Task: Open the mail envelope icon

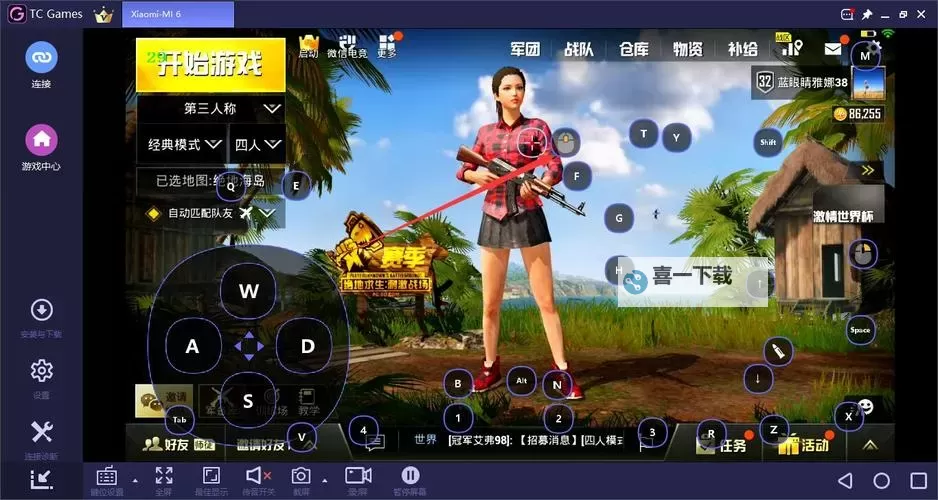Action: point(832,49)
